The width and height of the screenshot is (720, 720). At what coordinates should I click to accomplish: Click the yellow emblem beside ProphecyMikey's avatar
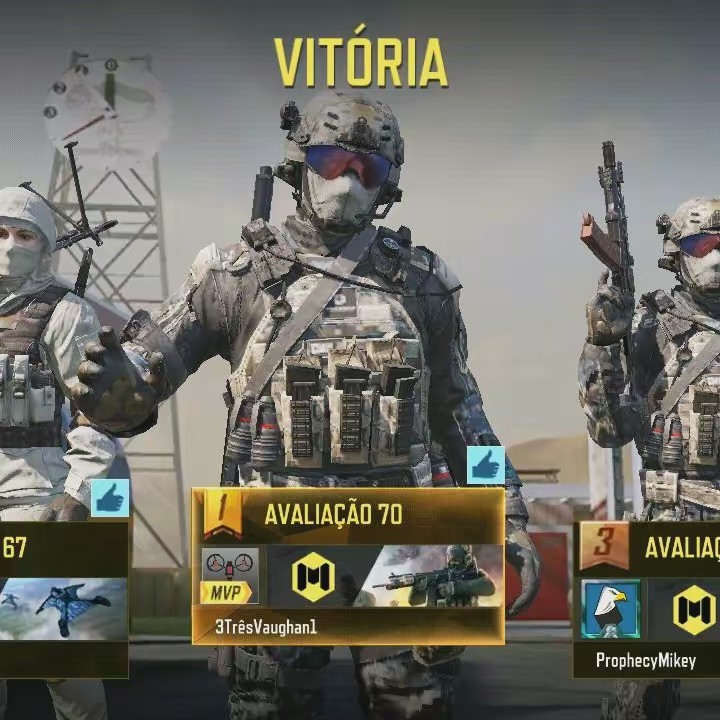(x=694, y=609)
